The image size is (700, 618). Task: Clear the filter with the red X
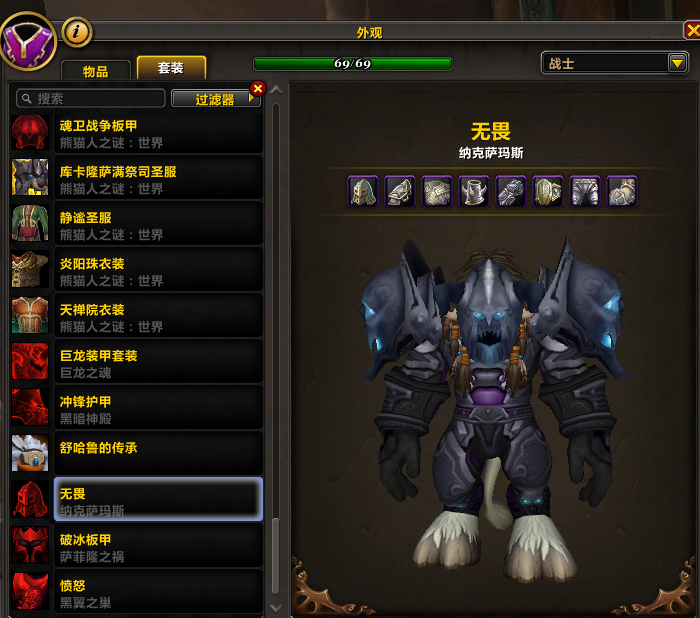click(257, 89)
